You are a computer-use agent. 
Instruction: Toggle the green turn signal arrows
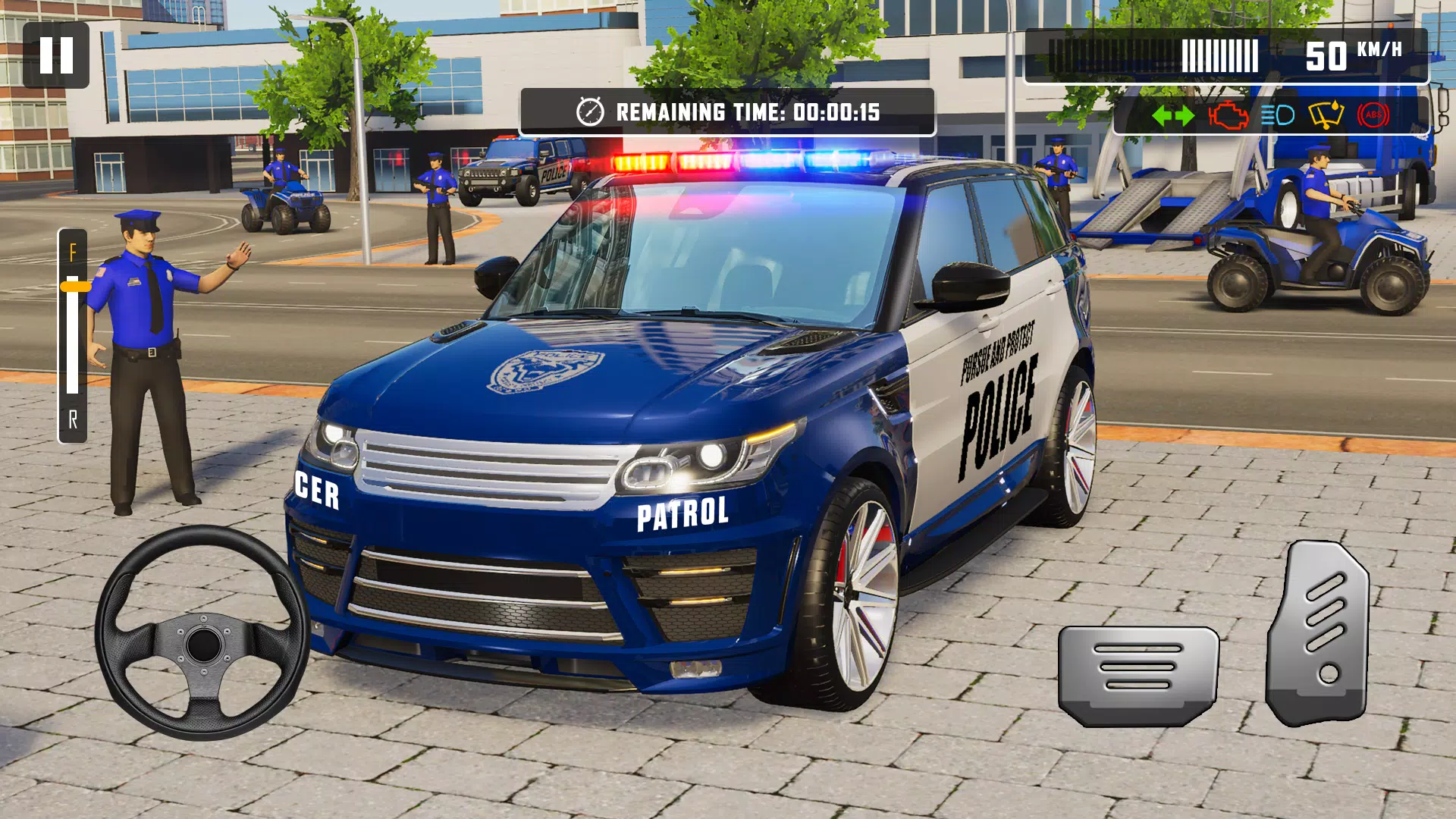(1172, 116)
